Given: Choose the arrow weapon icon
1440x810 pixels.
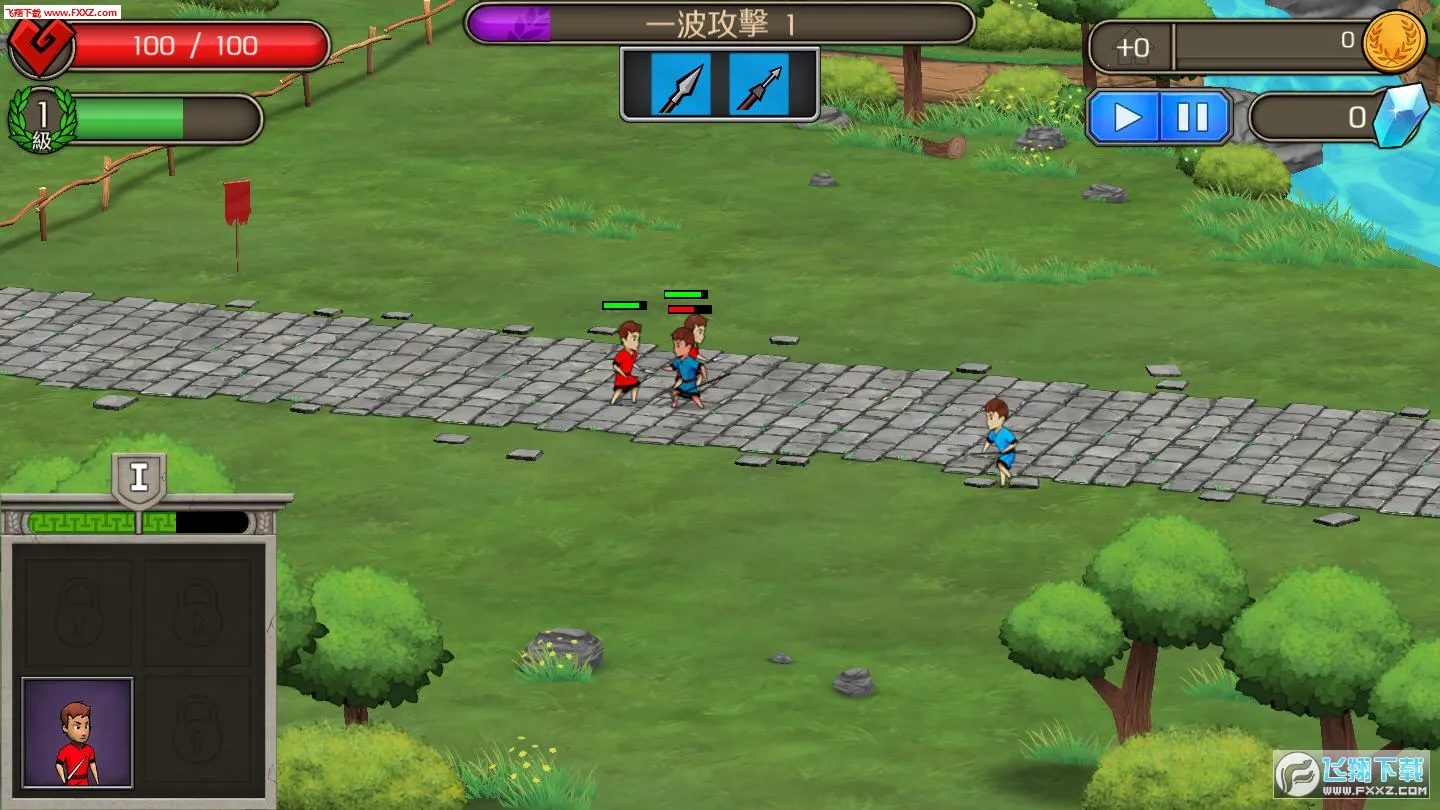Looking at the screenshot, I should [x=758, y=86].
